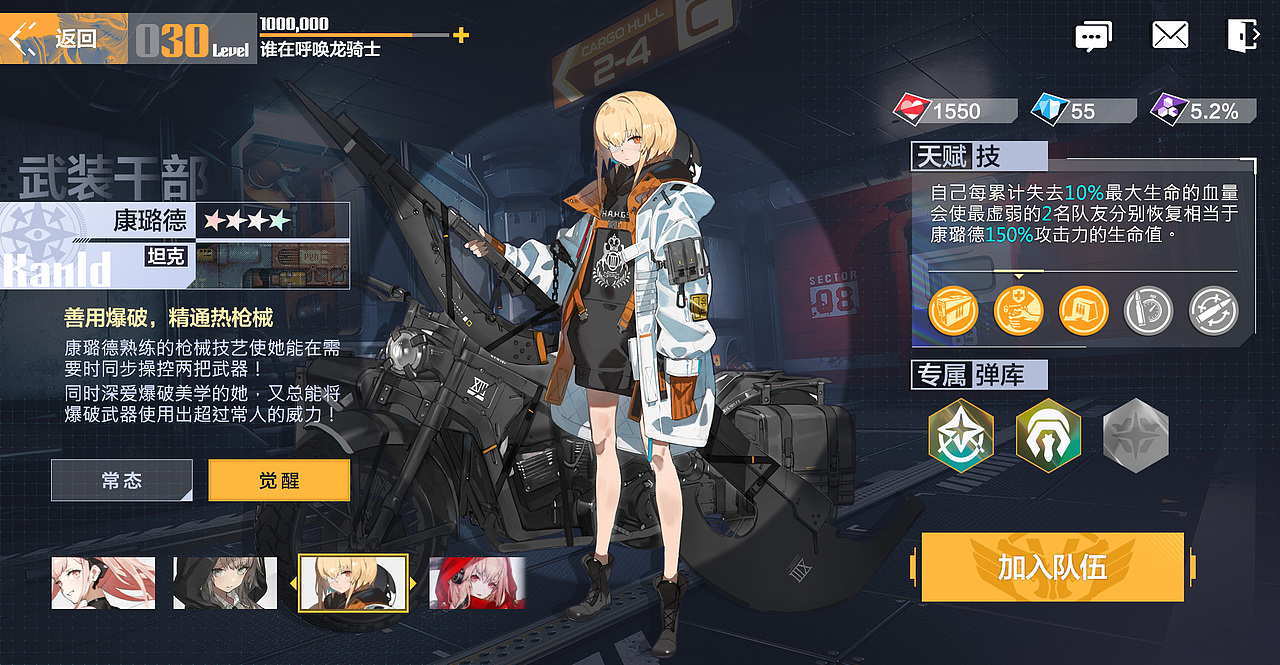Click the exit door icon
Viewport: 1280px width, 665px height.
point(1242,36)
